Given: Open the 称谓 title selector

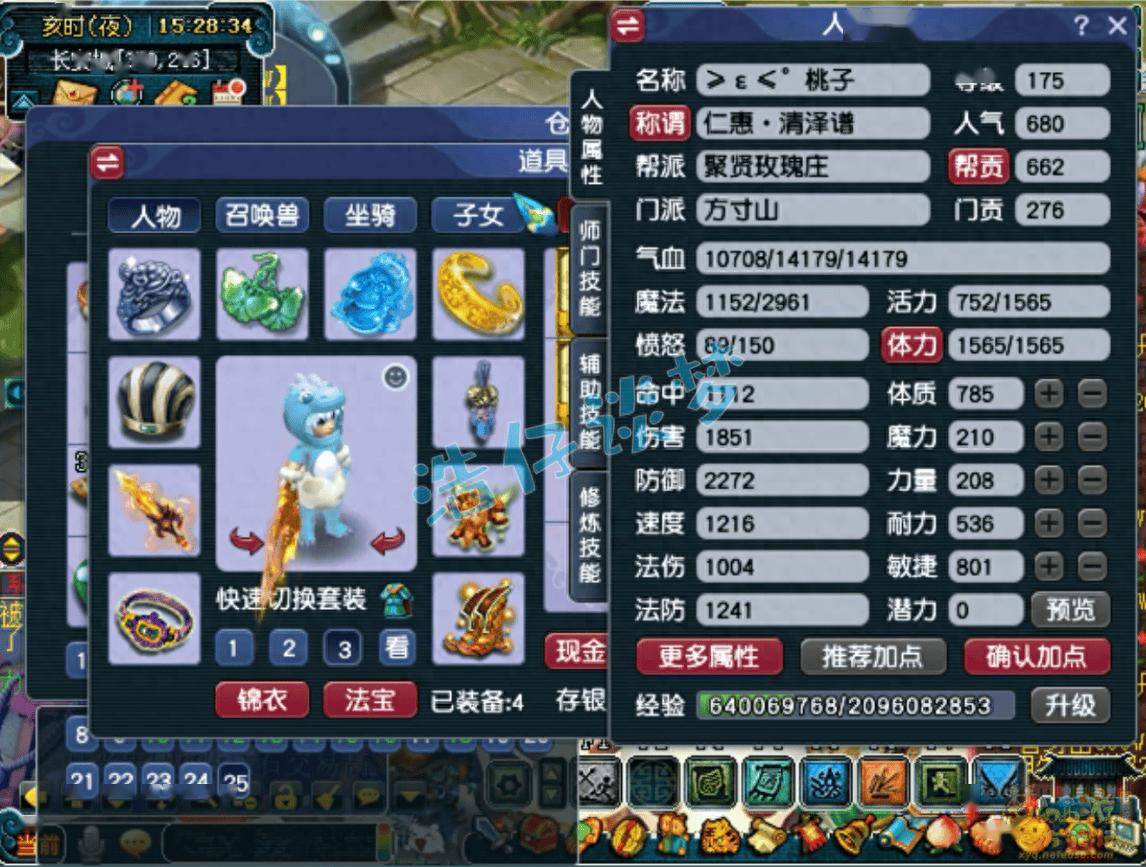Looking at the screenshot, I should pyautogui.click(x=661, y=124).
